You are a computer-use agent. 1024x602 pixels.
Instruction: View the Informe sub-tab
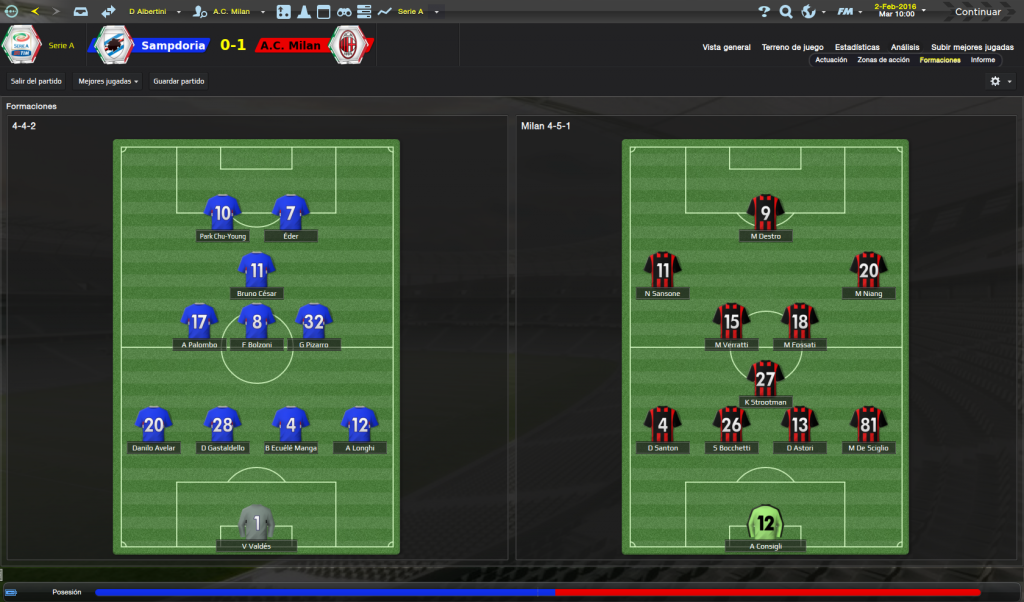pos(983,60)
